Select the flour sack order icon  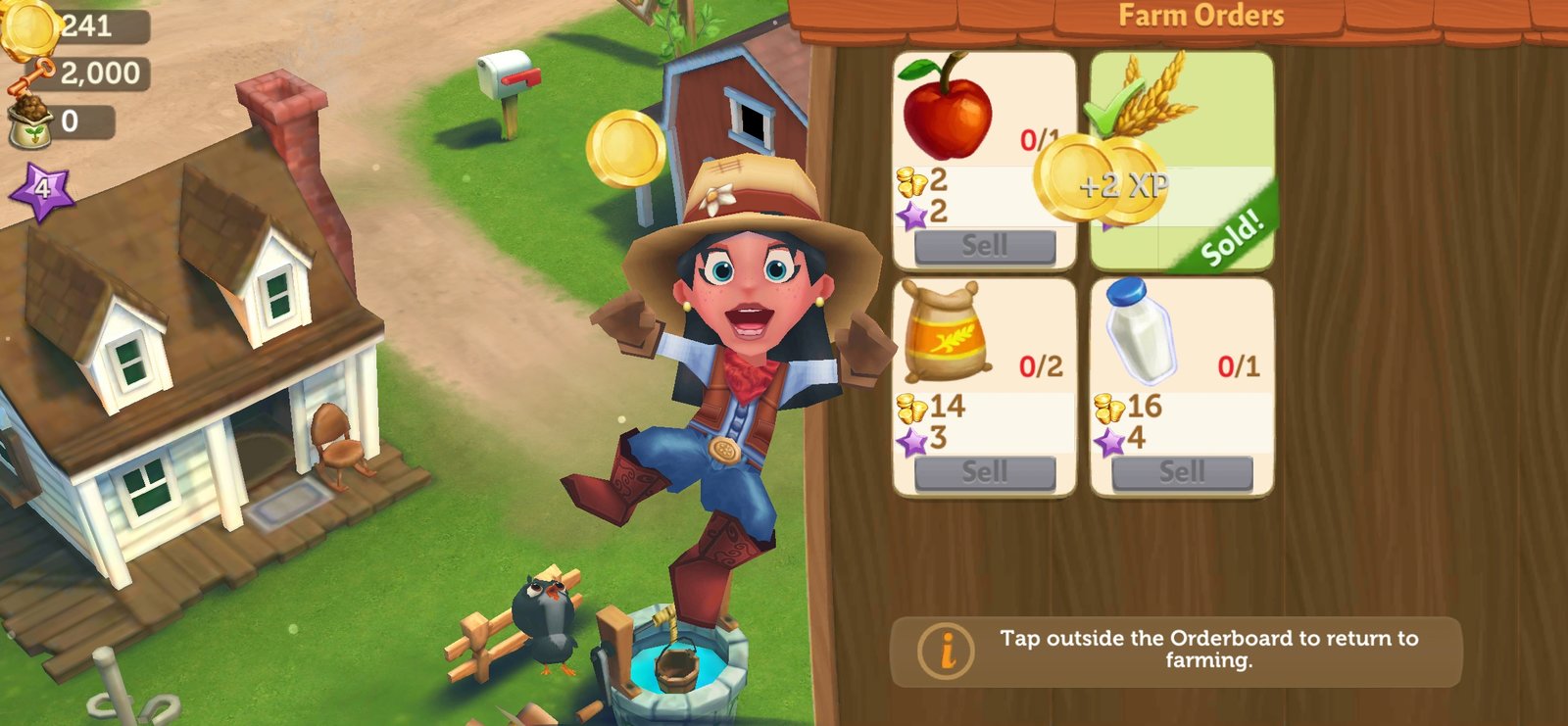click(944, 331)
